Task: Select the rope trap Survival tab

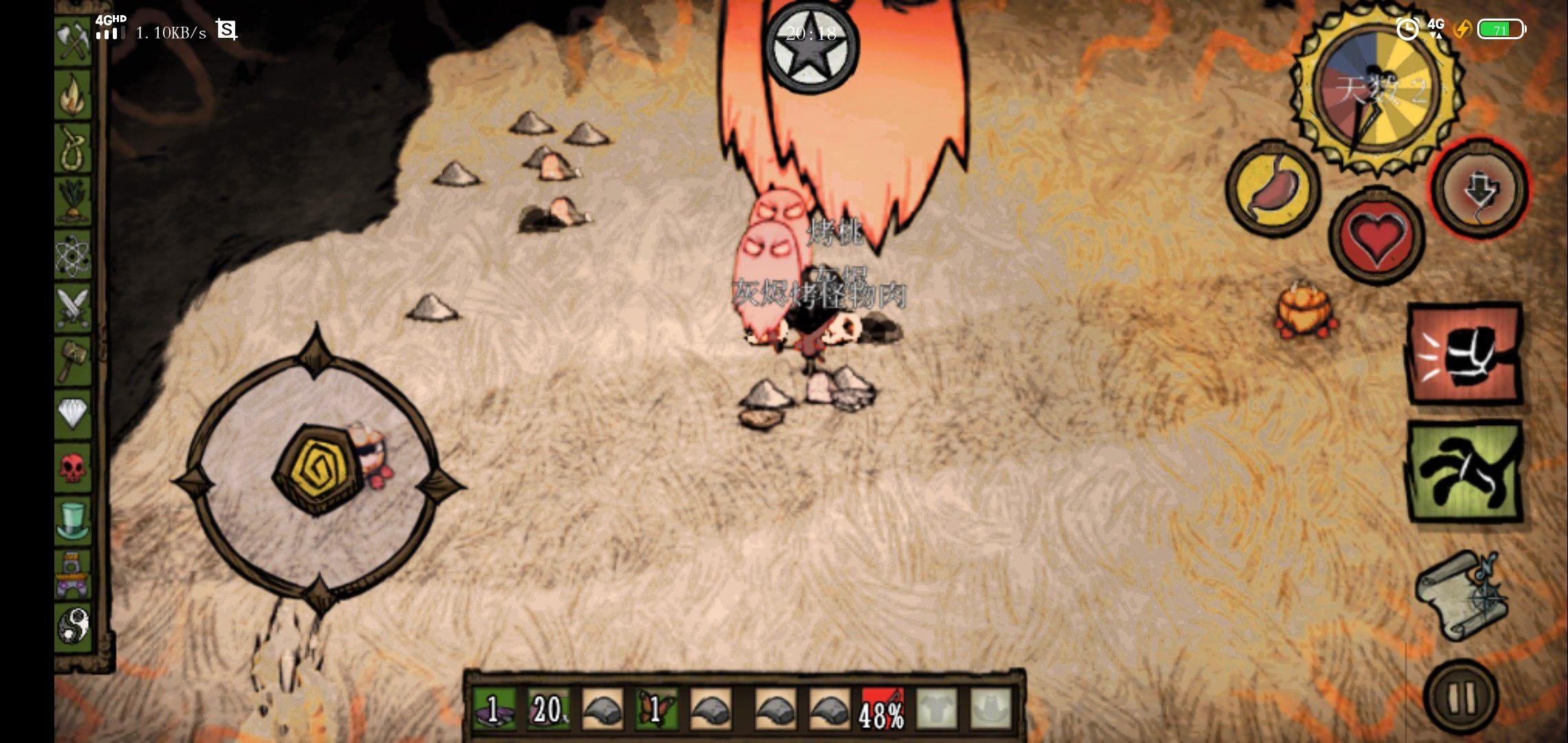Action: click(74, 149)
